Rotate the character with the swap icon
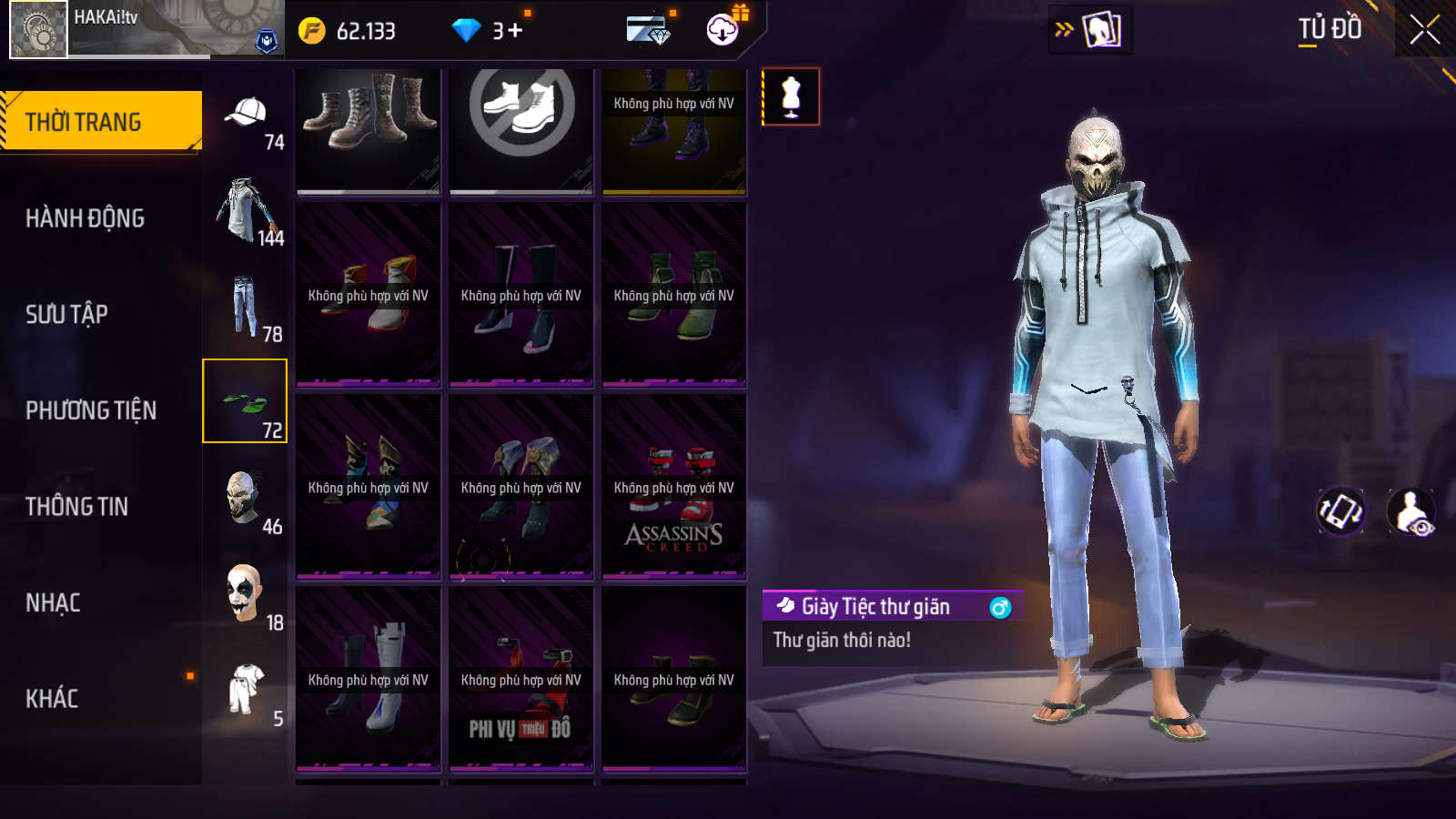1456x819 pixels. tap(1341, 511)
